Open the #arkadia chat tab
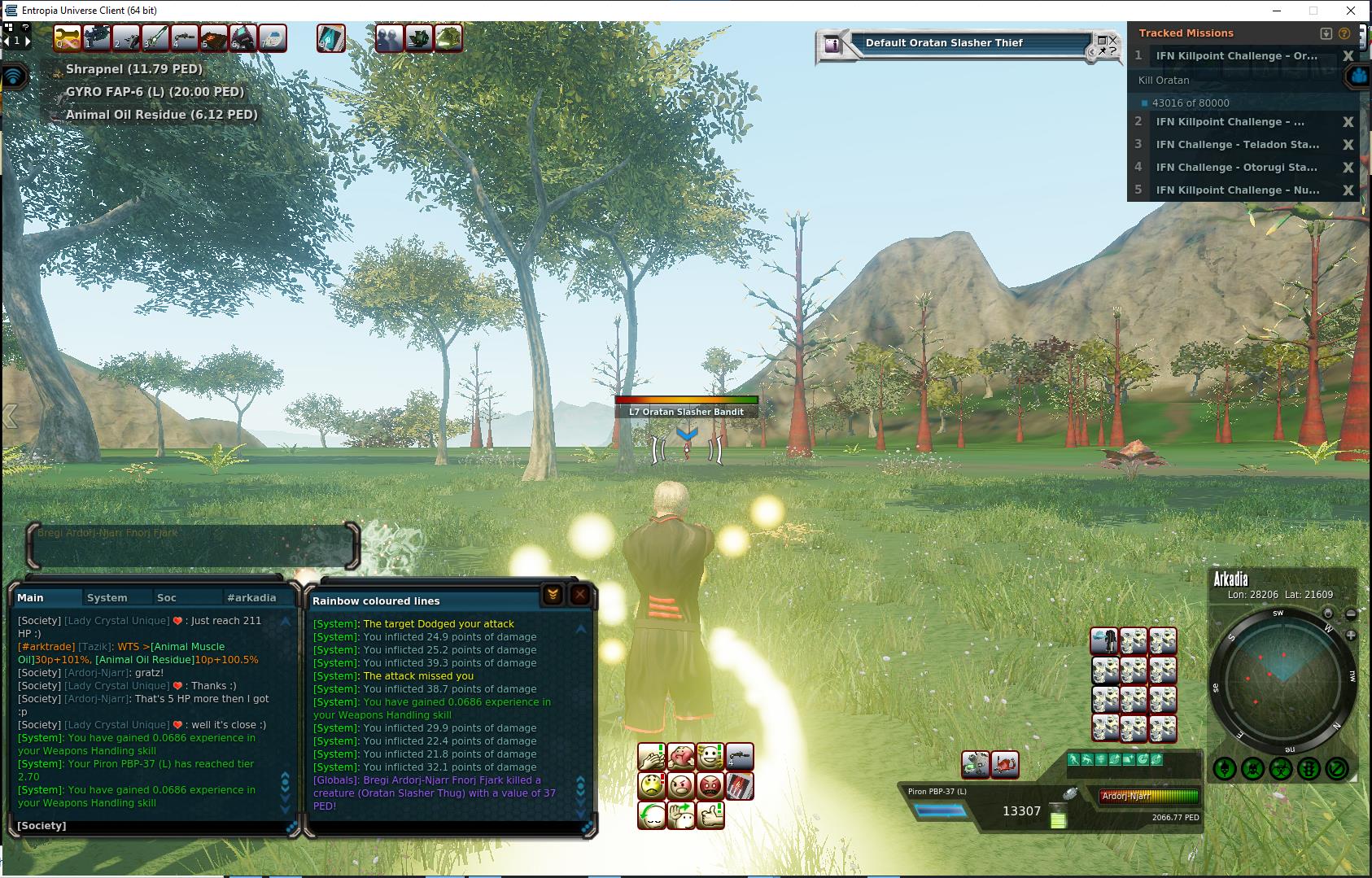 coord(251,597)
